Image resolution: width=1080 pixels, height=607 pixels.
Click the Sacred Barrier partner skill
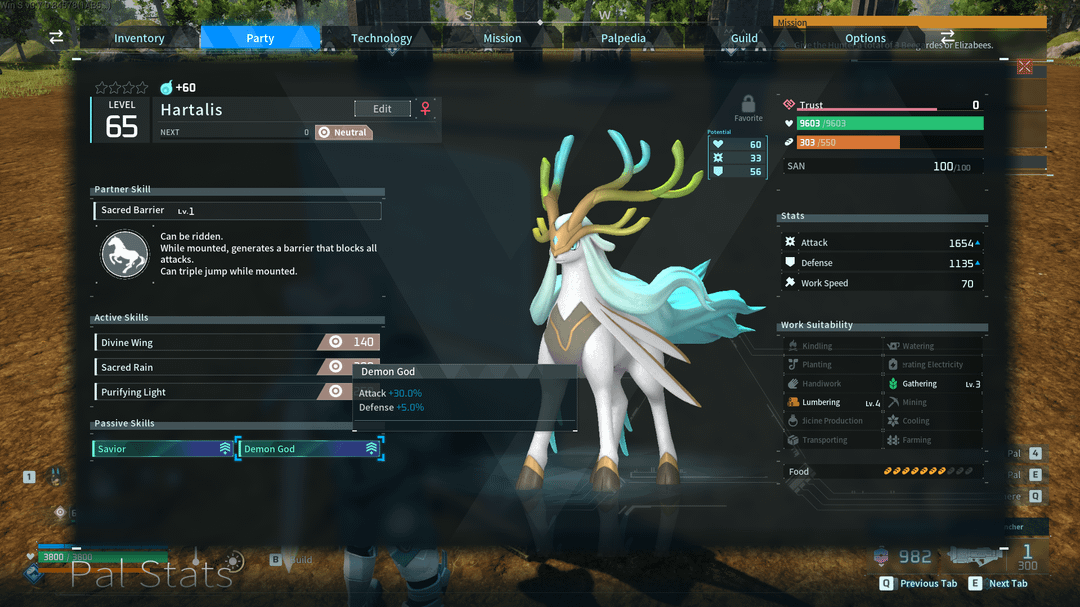pos(238,211)
